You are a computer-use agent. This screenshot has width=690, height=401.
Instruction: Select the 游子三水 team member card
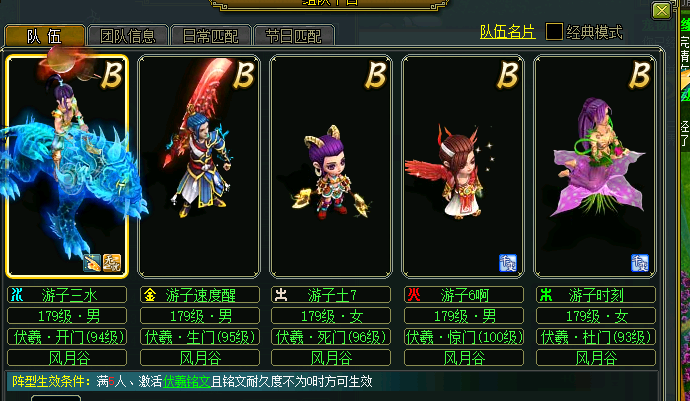(66, 165)
